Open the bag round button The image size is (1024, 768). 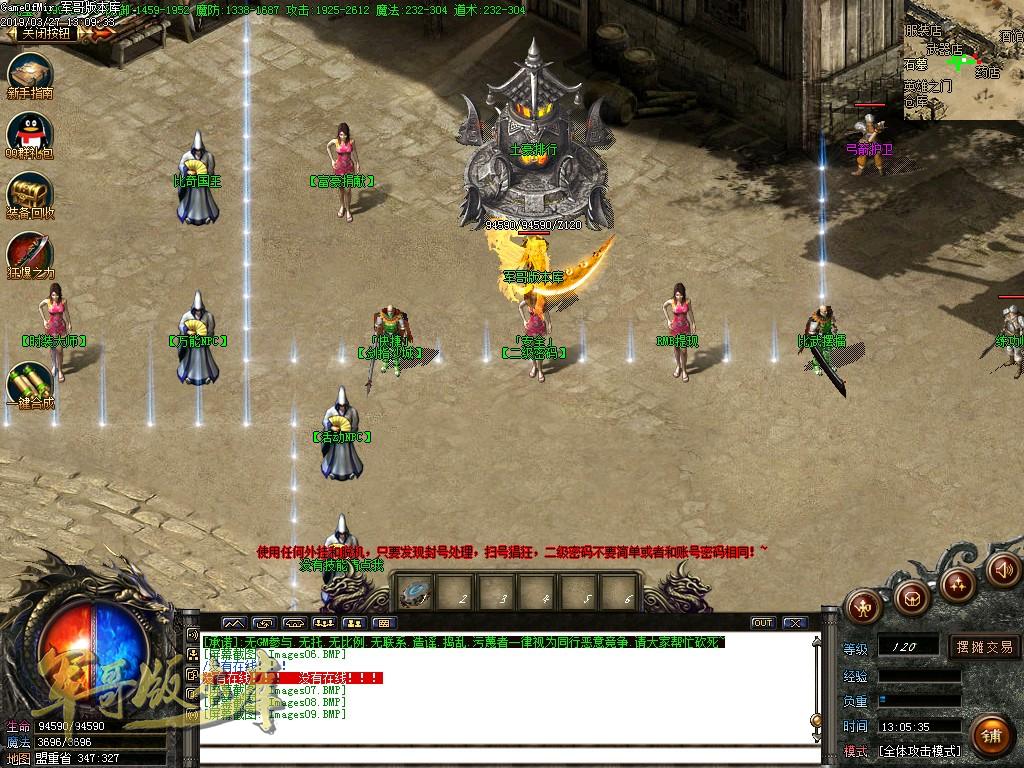tap(911, 597)
